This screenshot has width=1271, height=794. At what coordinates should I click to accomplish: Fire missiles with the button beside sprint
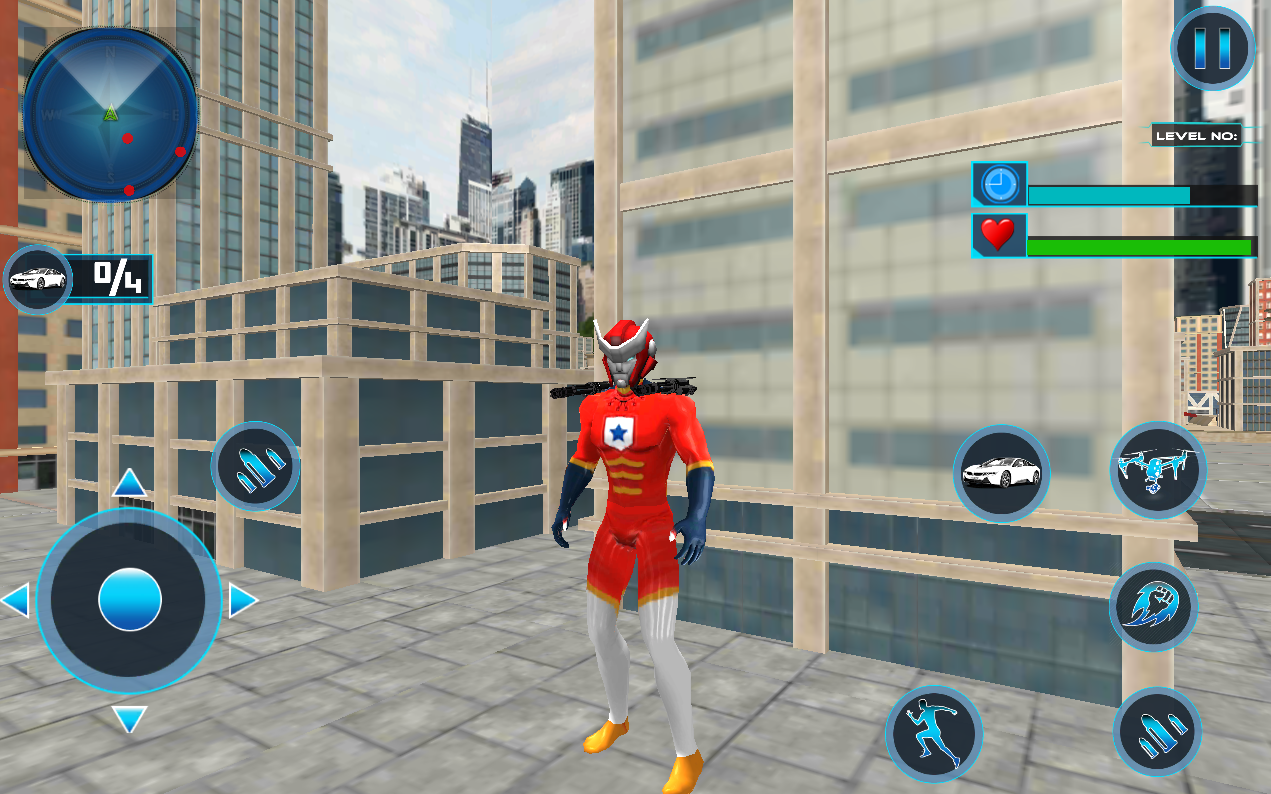[1157, 732]
